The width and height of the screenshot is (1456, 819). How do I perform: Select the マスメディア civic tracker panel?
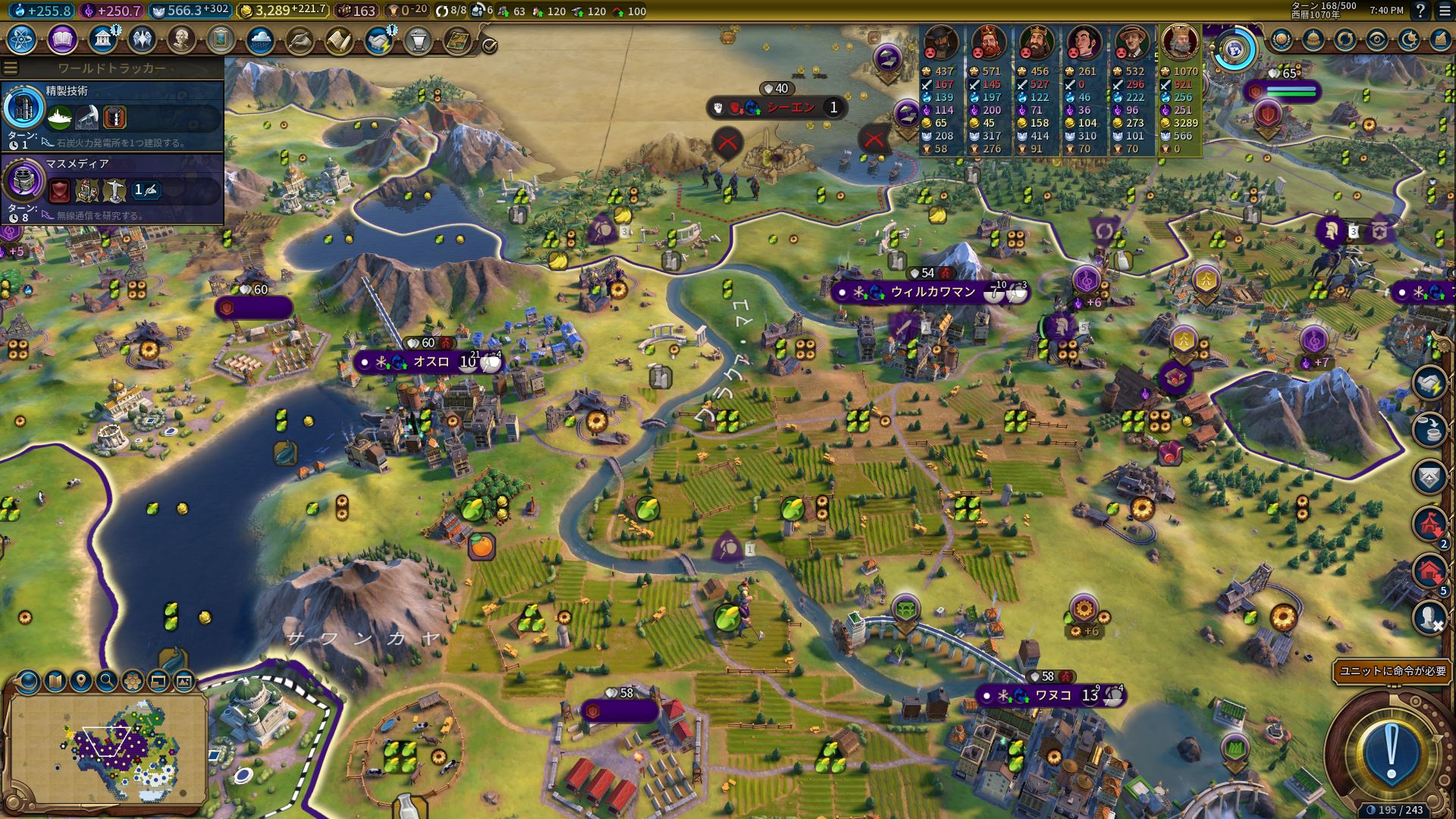(x=112, y=189)
